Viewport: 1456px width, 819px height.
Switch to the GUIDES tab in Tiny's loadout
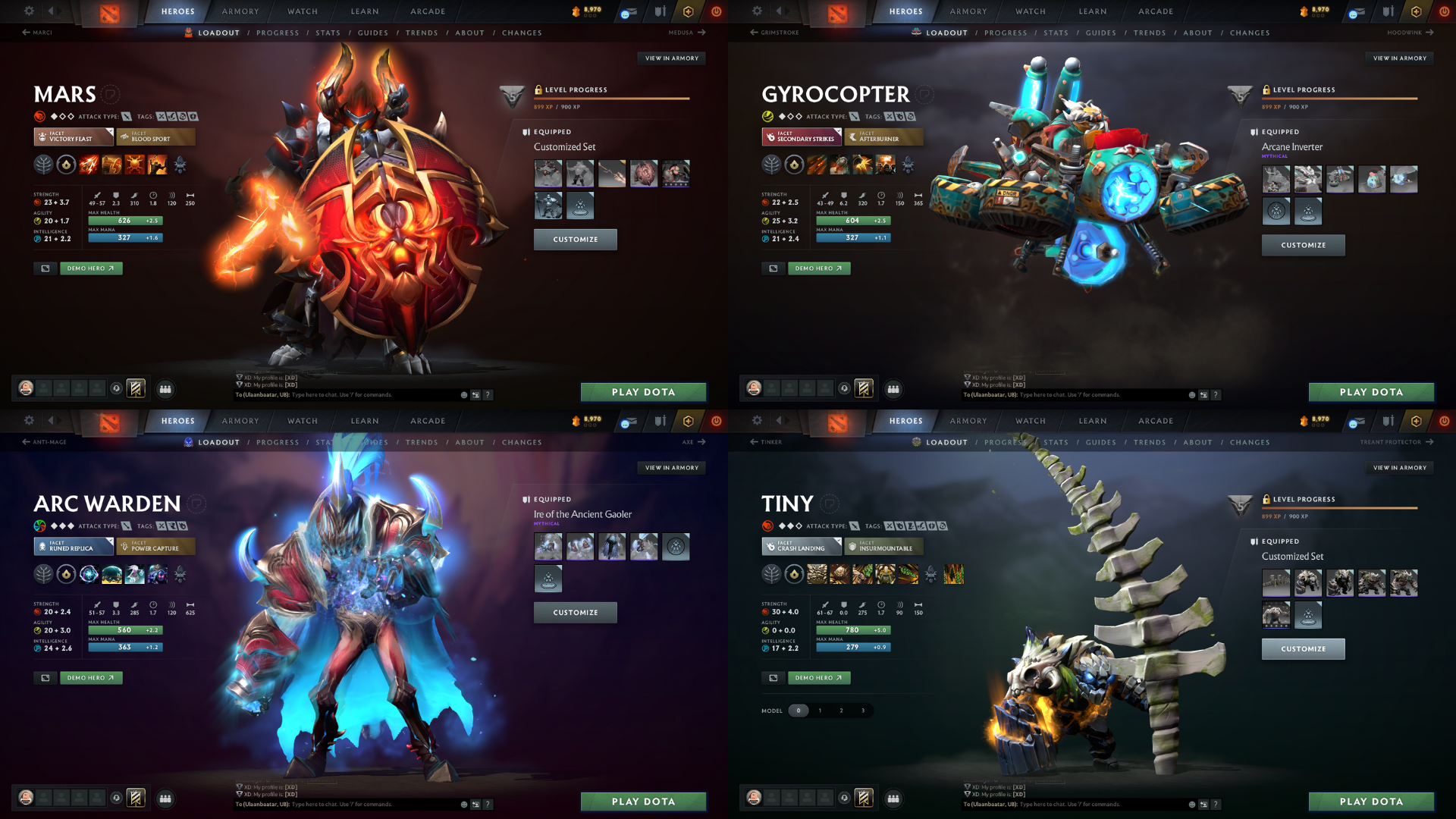click(x=1101, y=442)
